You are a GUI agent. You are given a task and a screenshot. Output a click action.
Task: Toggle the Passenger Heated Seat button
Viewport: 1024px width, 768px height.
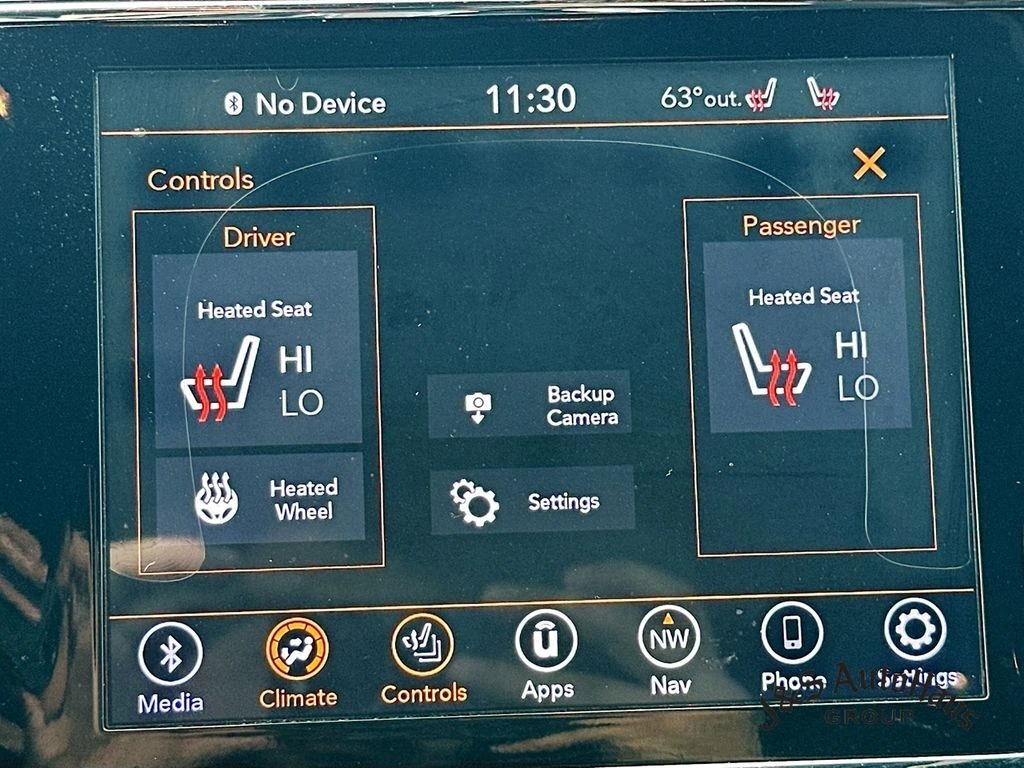coord(806,336)
